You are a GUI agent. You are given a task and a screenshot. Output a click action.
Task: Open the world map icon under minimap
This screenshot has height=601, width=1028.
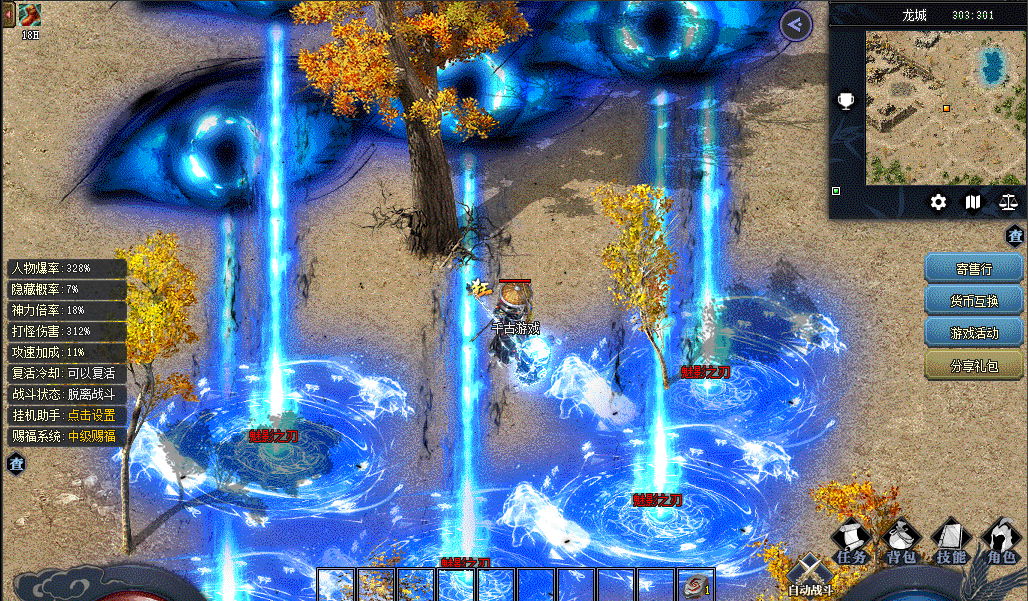coord(973,202)
